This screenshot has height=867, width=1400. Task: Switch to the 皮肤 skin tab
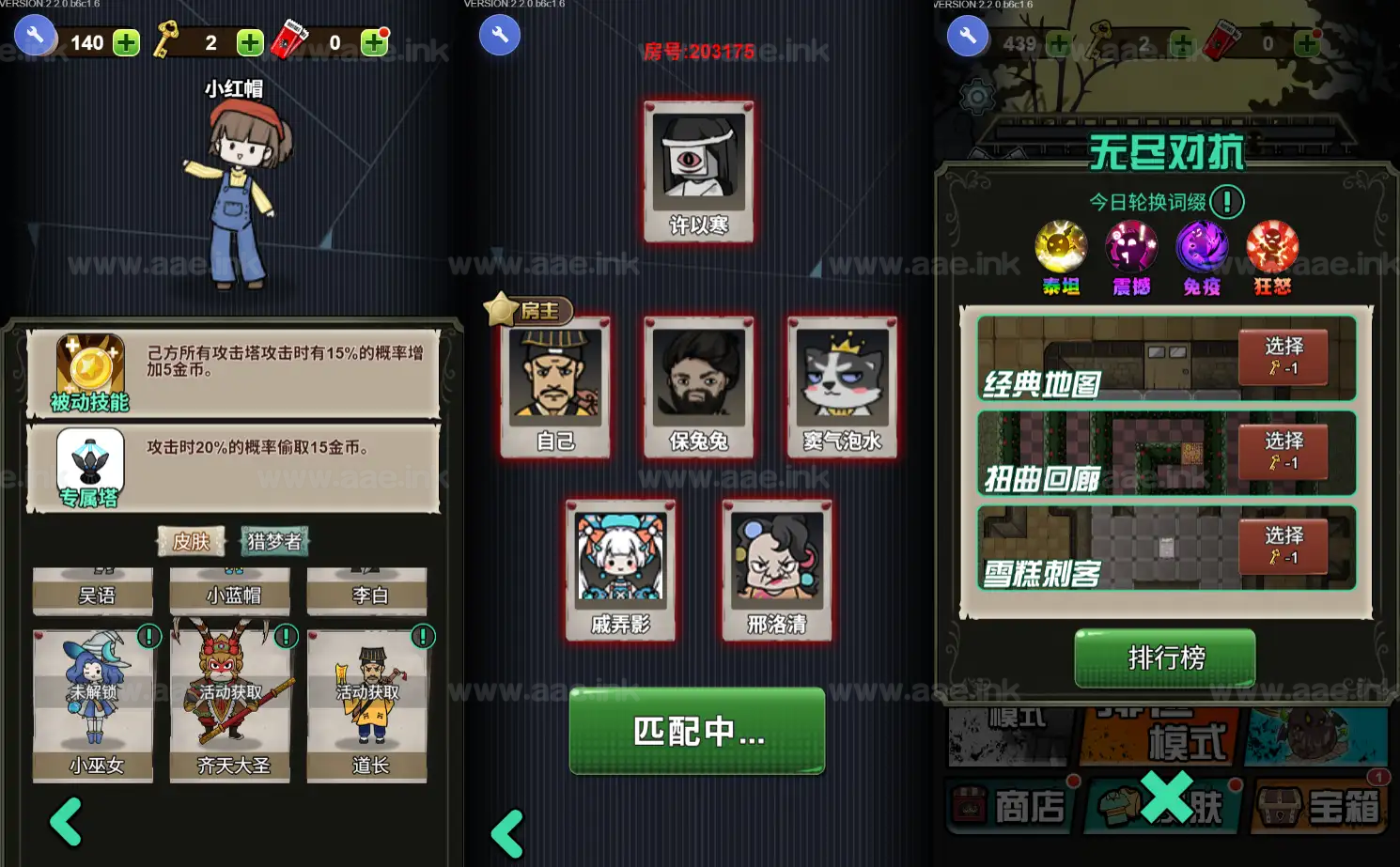click(191, 541)
